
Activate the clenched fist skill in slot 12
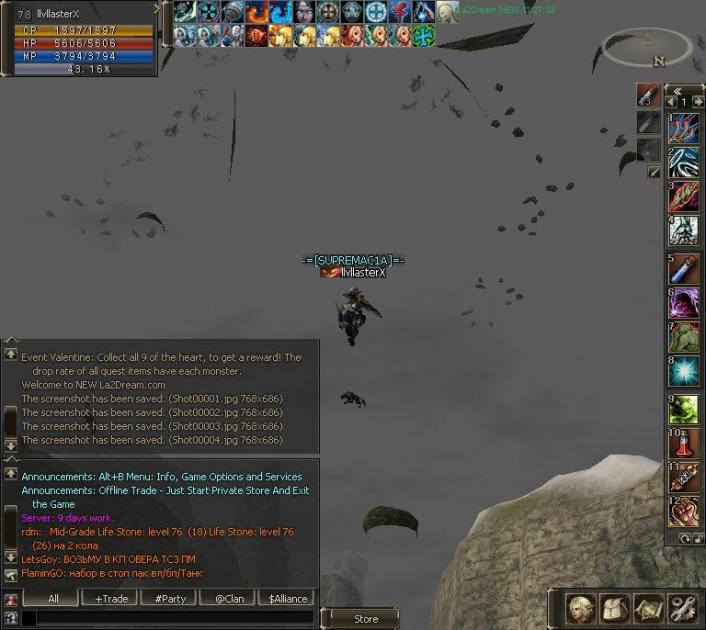685,513
